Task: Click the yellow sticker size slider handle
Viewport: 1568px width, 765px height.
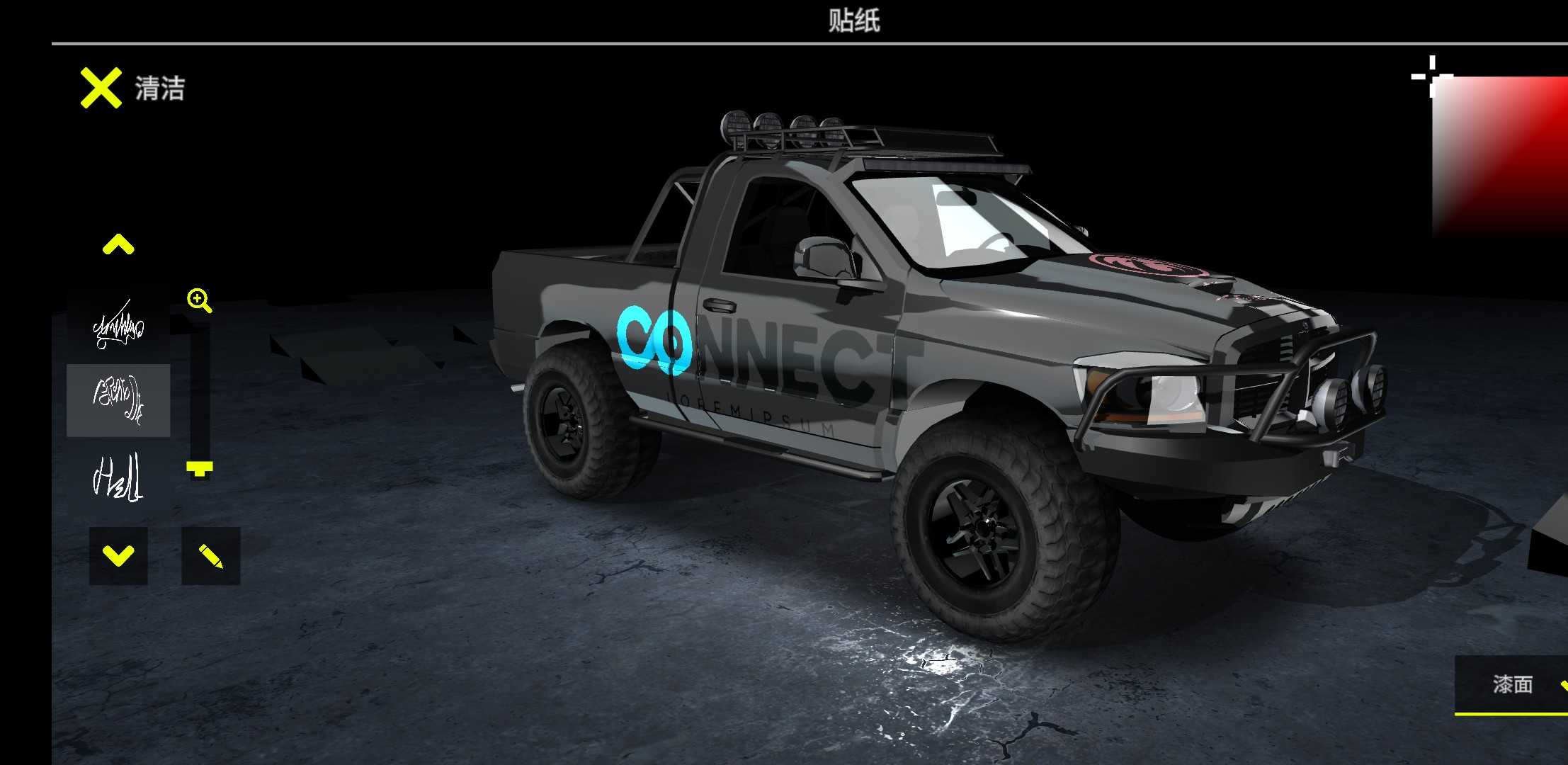Action: click(200, 467)
